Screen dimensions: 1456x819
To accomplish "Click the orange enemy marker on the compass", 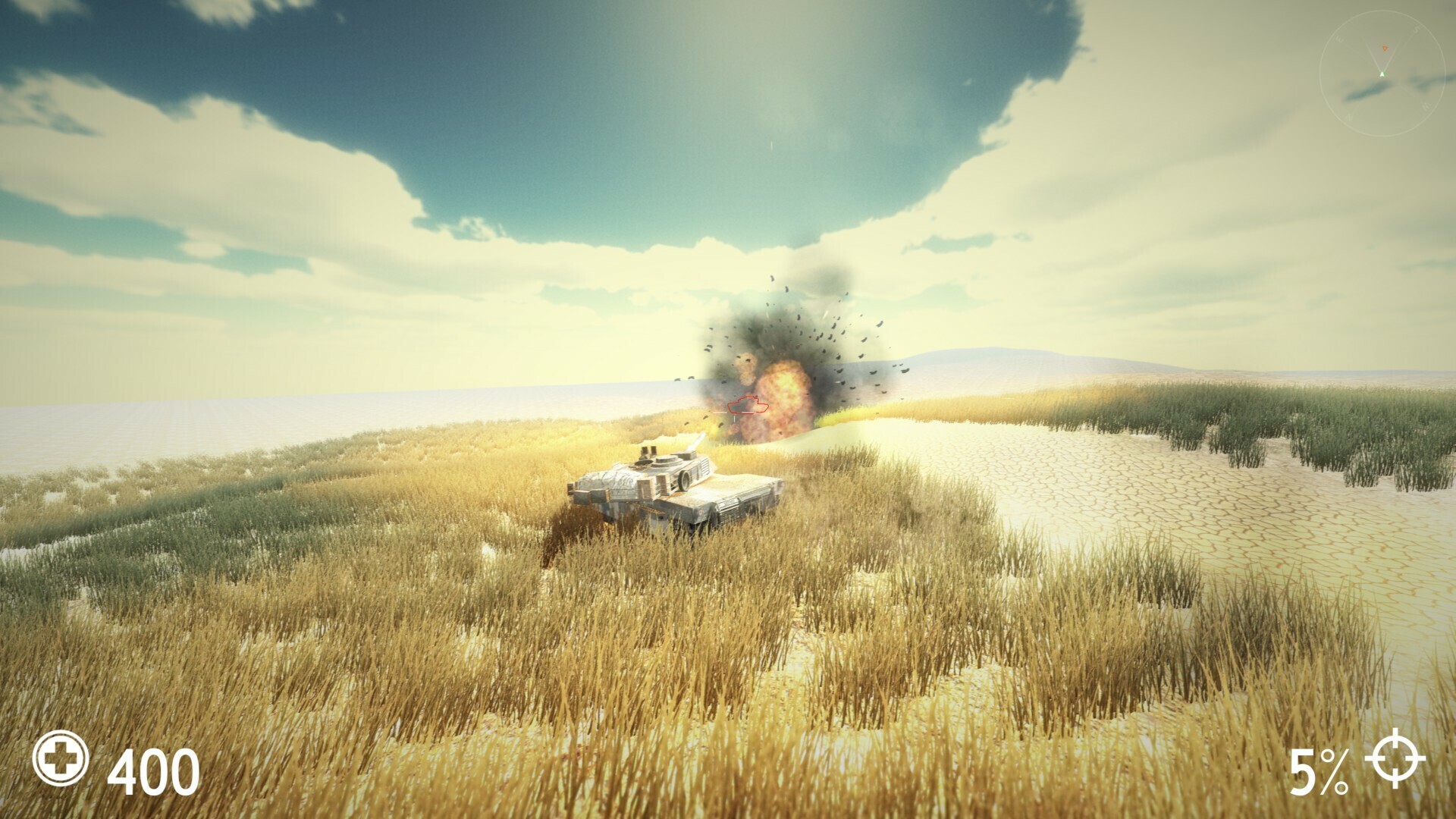I will point(1385,49).
